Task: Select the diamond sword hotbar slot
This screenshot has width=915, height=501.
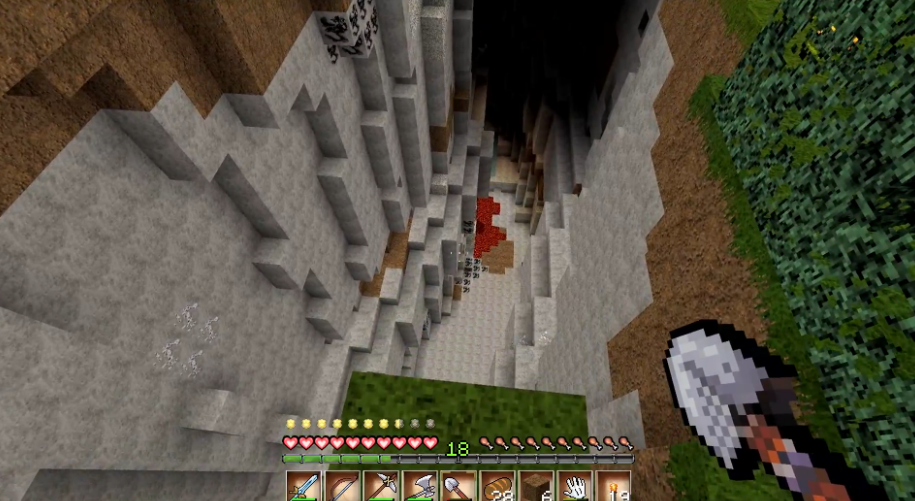Action: tap(304, 487)
